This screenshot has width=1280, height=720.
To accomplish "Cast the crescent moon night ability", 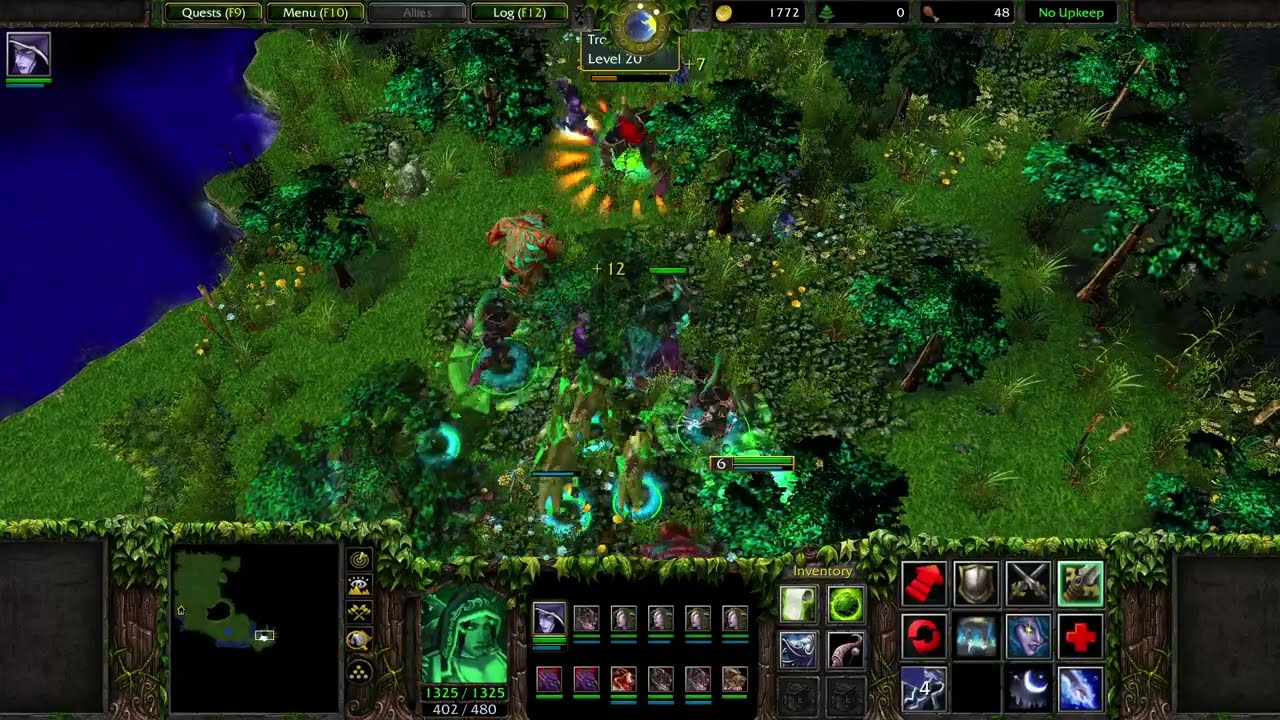I will coord(1028,689).
